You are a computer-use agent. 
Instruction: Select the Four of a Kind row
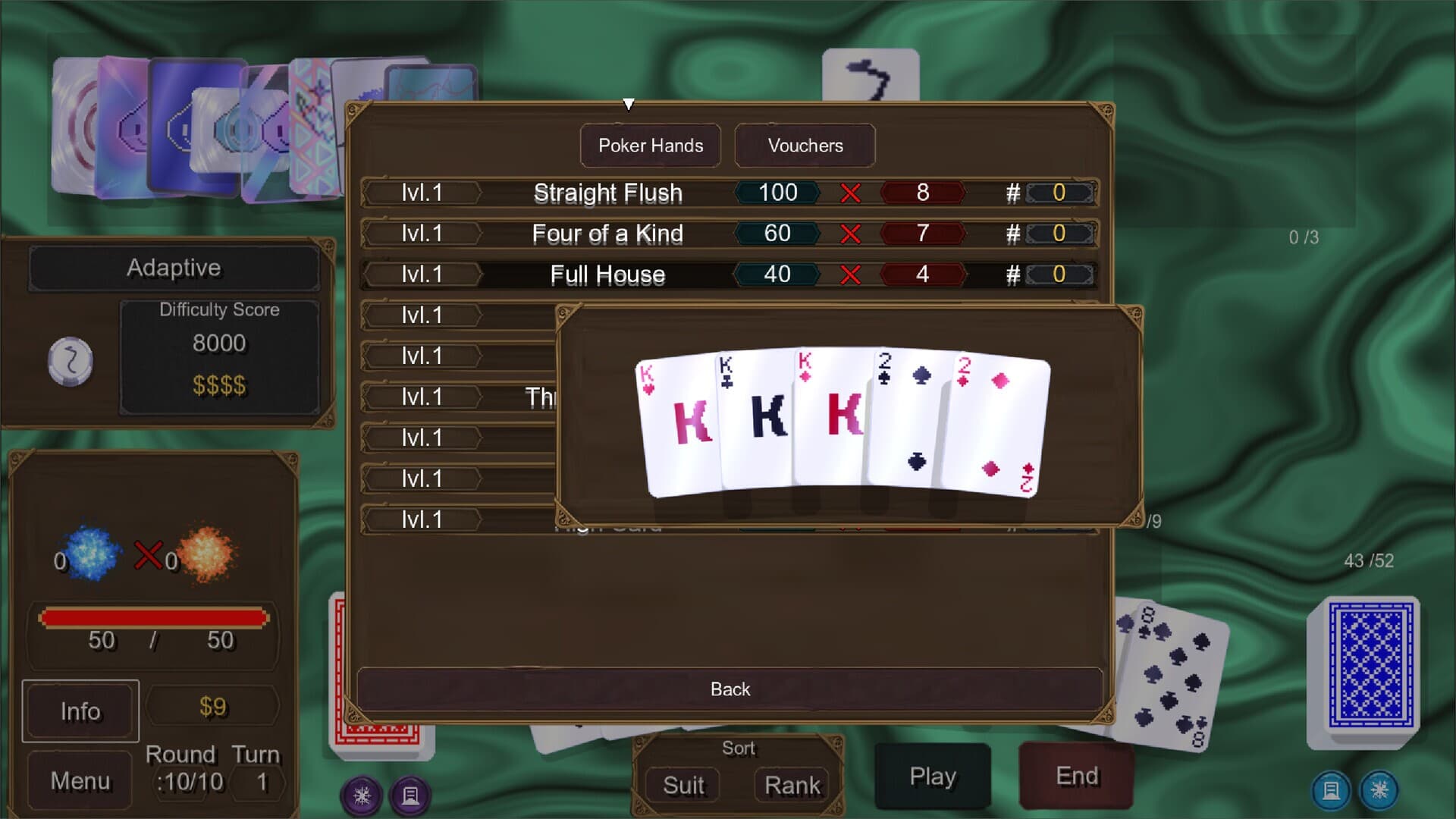tap(728, 234)
